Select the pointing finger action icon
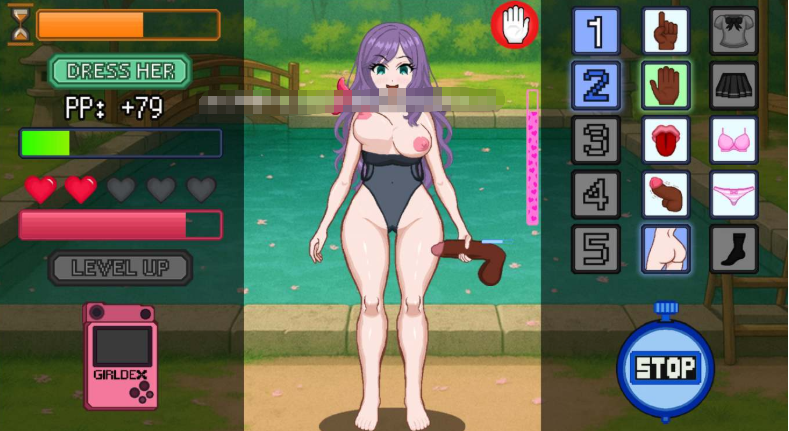Viewport: 789px width, 431px height. click(x=665, y=31)
